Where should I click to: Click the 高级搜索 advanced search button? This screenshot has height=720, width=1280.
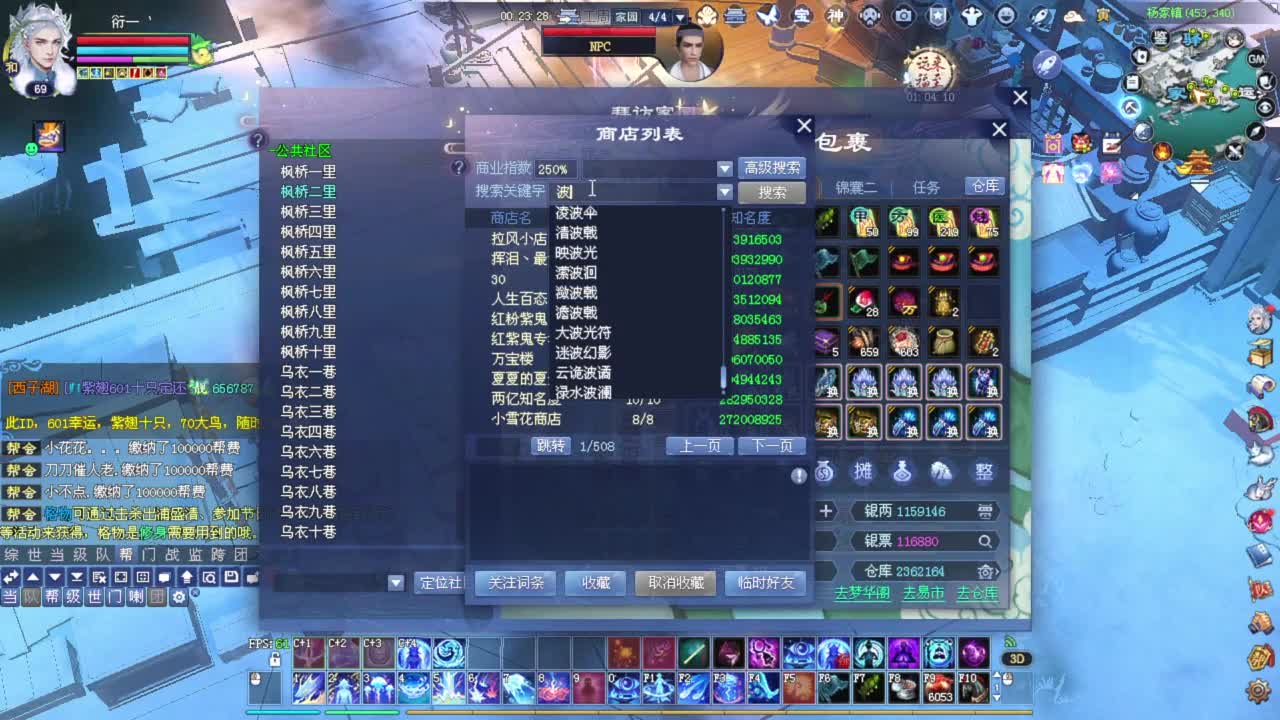click(x=771, y=168)
